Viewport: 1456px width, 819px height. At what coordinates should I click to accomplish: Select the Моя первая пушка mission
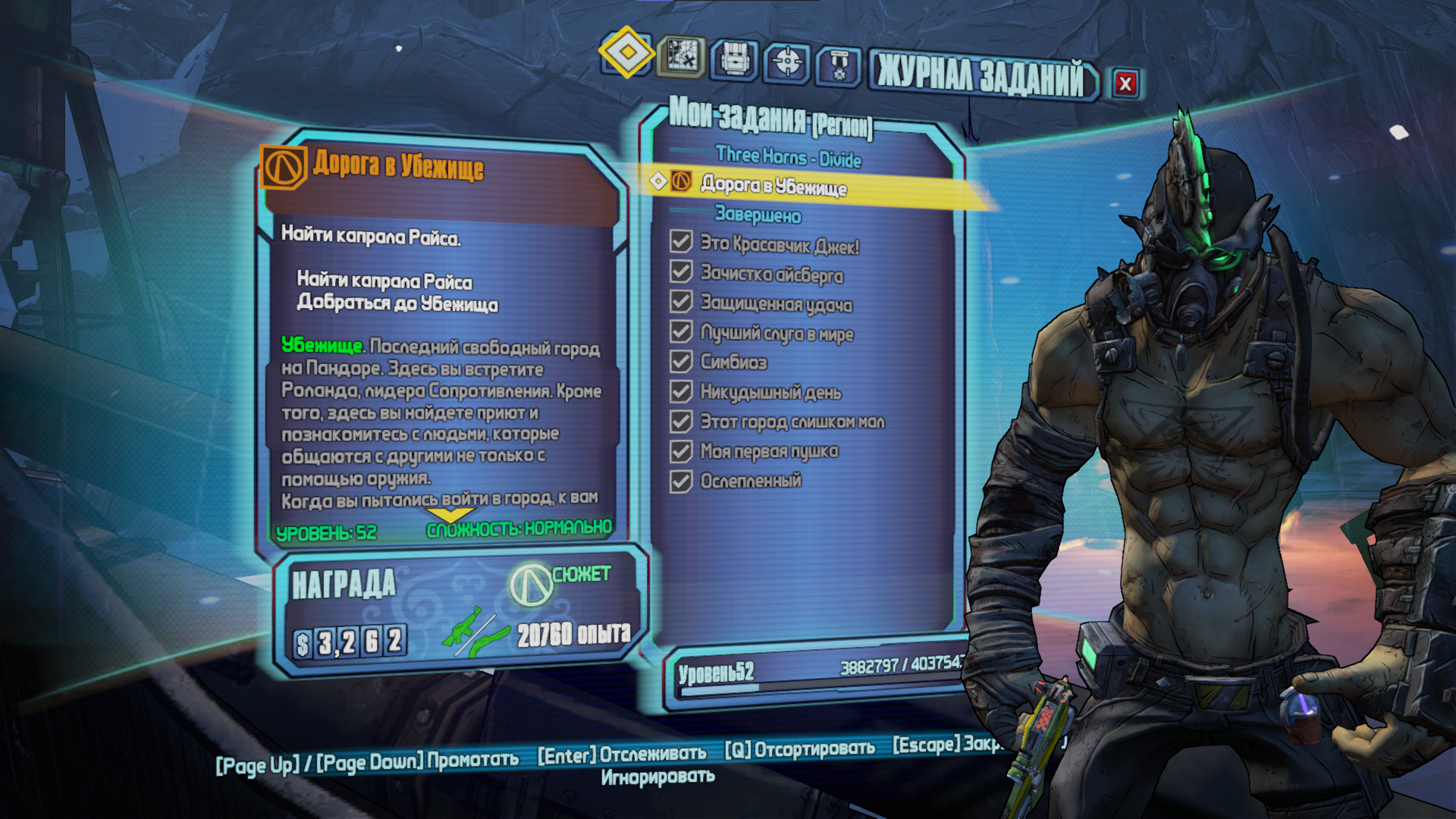point(769,451)
